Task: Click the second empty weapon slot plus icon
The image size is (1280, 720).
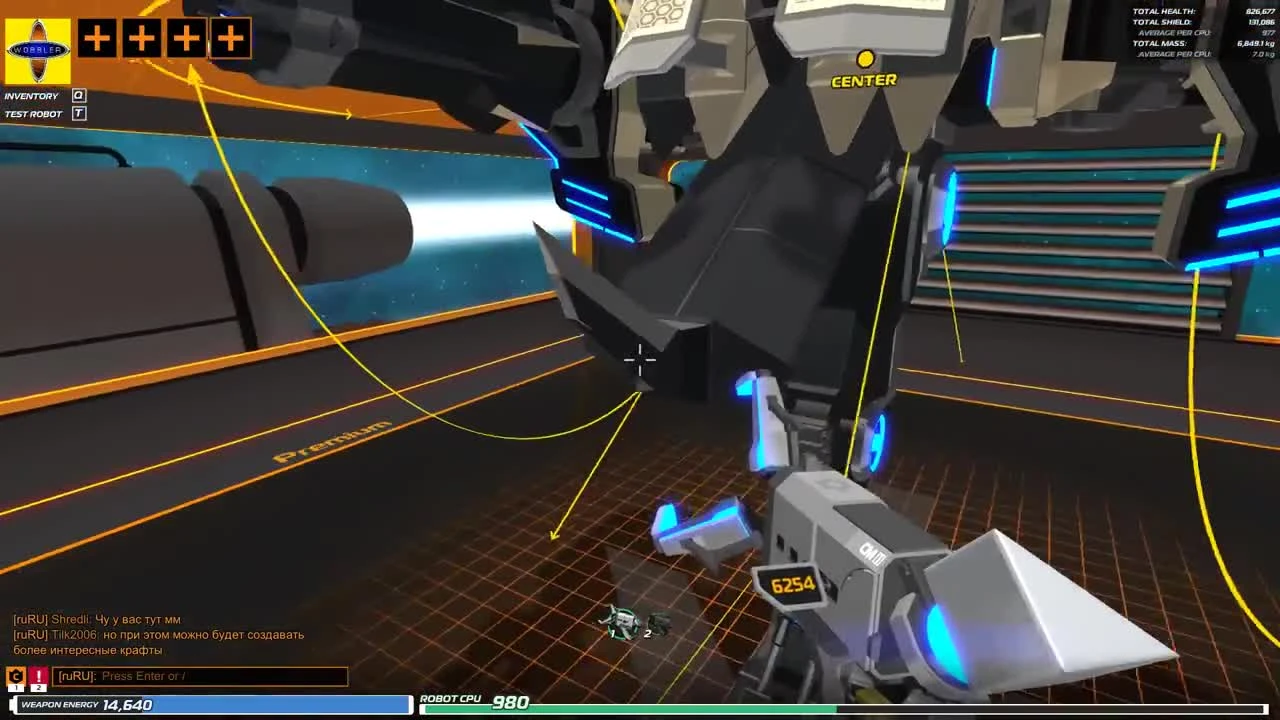Action: coord(141,39)
